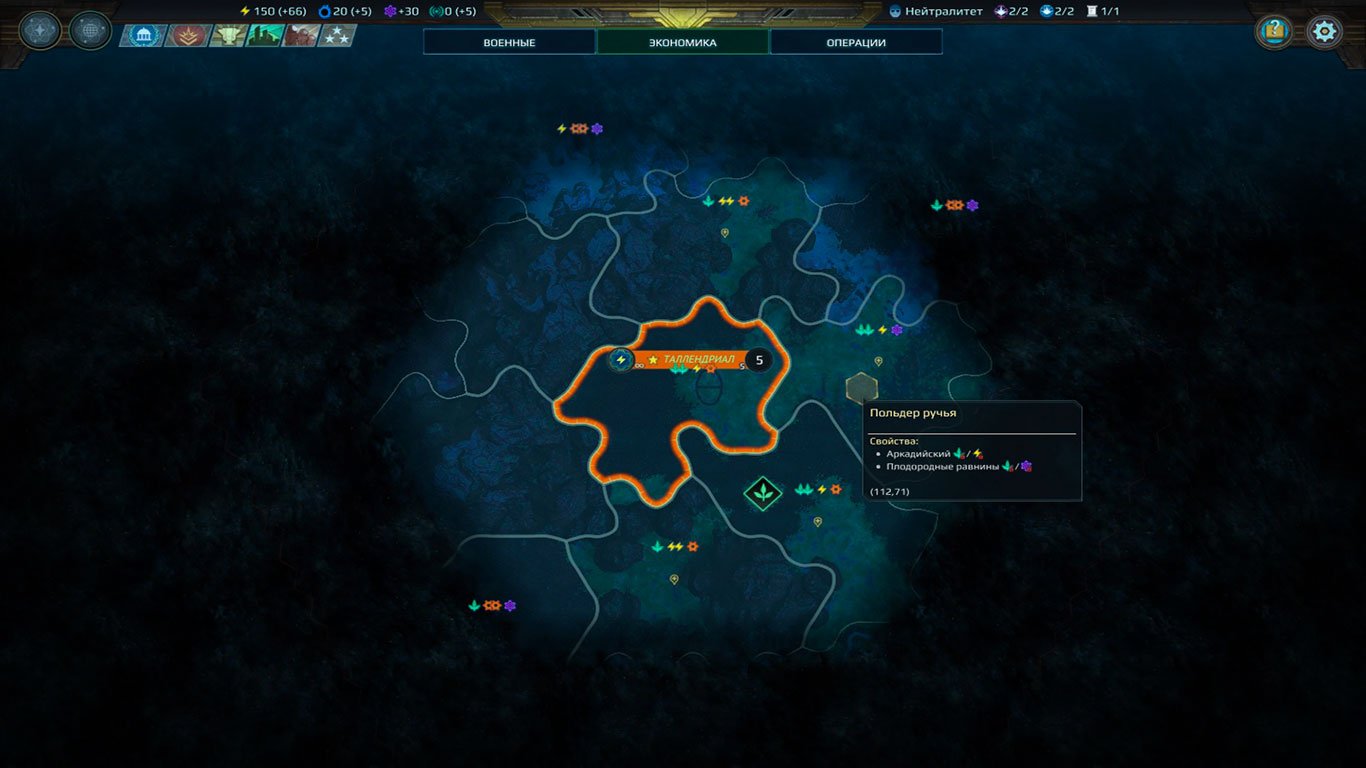Click the lightning energy icon in the resource bar
The height and width of the screenshot is (768, 1366).
243,10
